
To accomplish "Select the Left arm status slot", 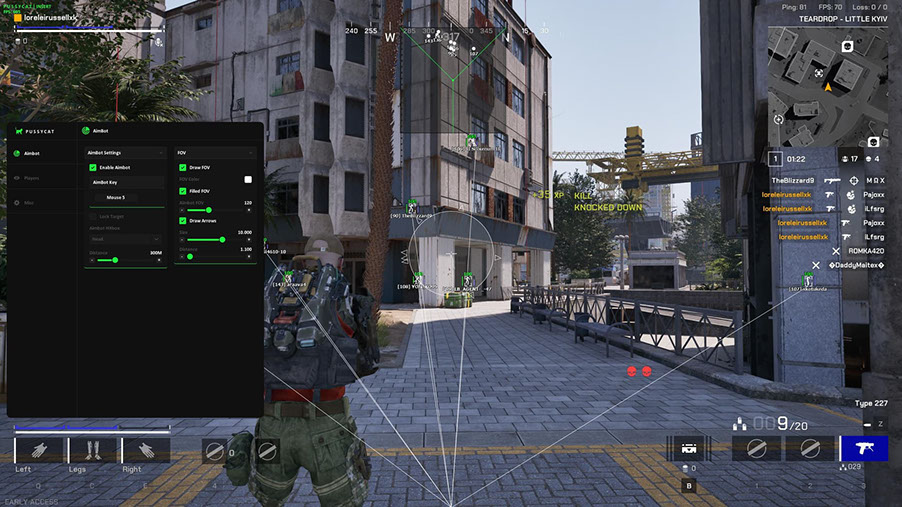I will click(38, 450).
